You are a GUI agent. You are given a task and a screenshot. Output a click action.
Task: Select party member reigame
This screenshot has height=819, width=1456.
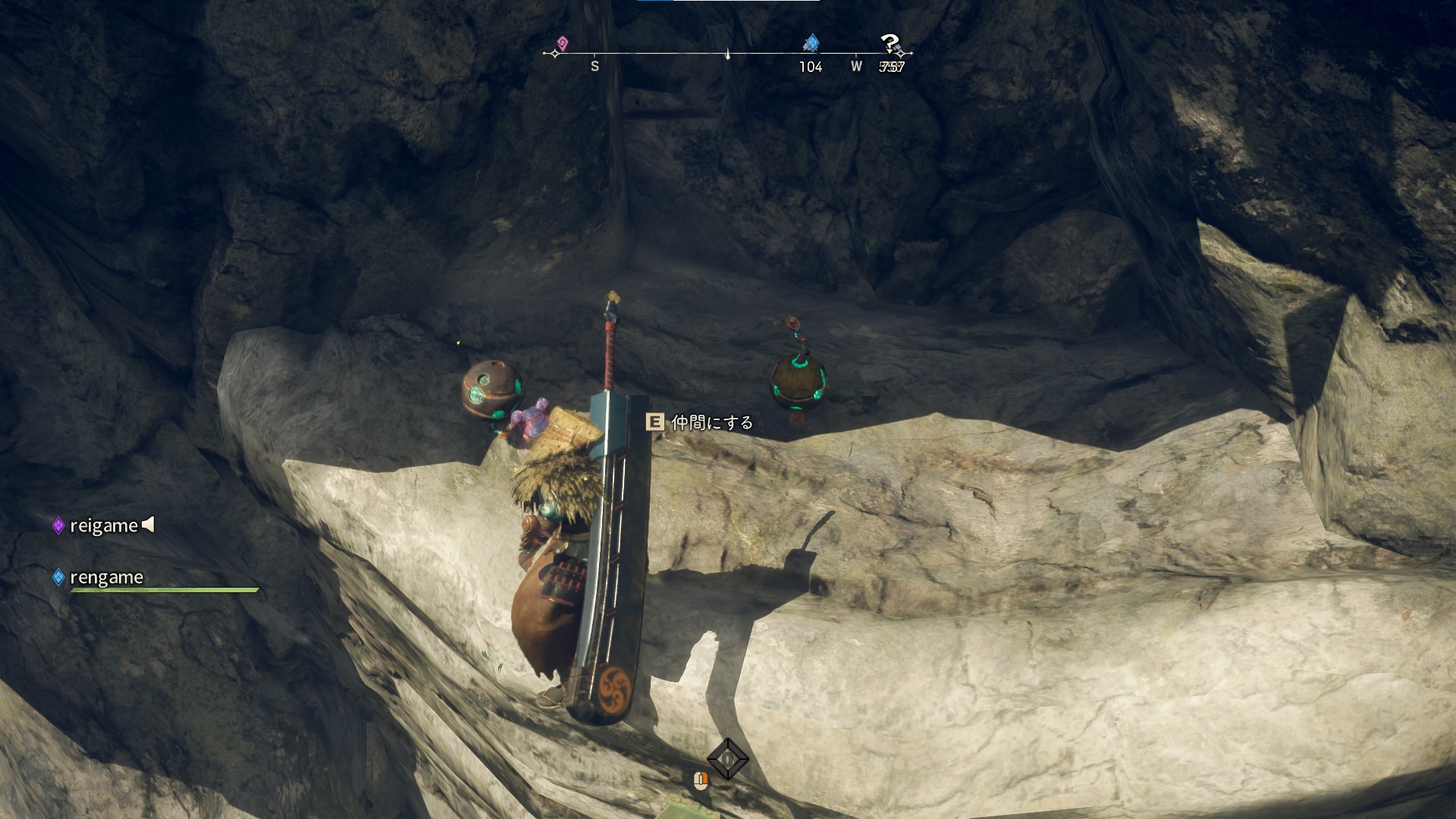103,526
